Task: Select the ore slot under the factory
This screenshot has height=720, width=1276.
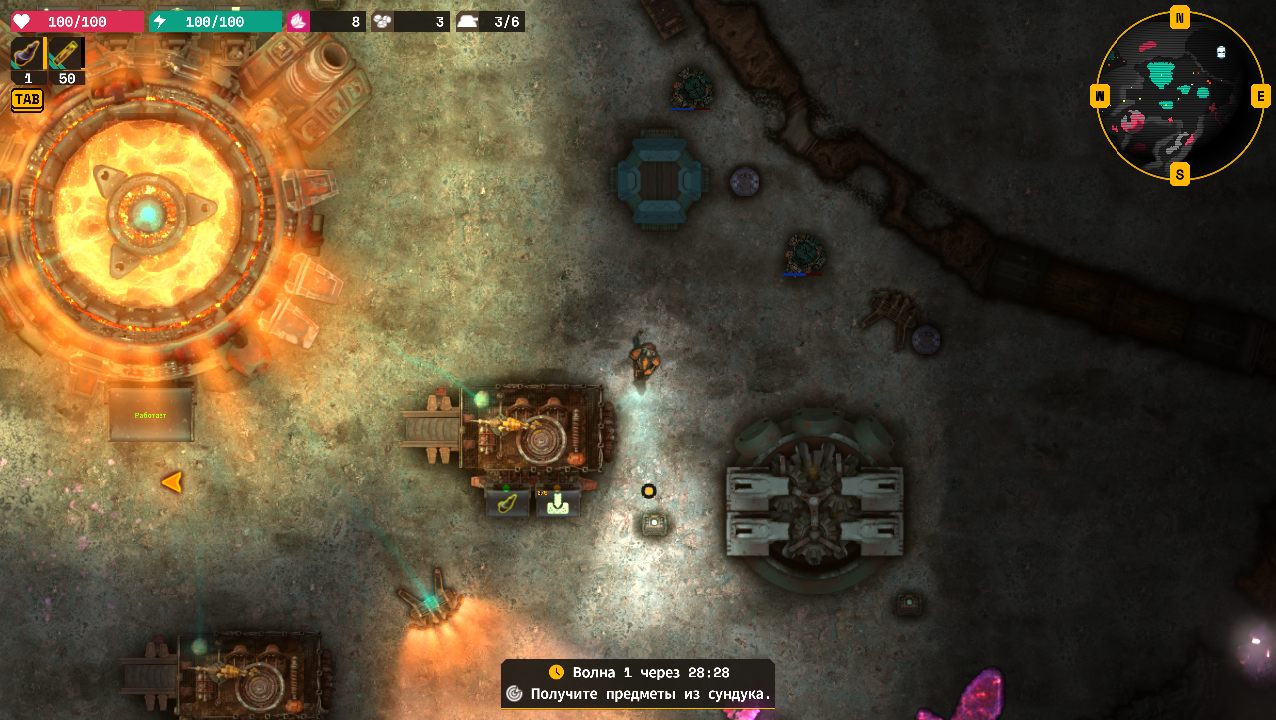Action: [x=507, y=502]
